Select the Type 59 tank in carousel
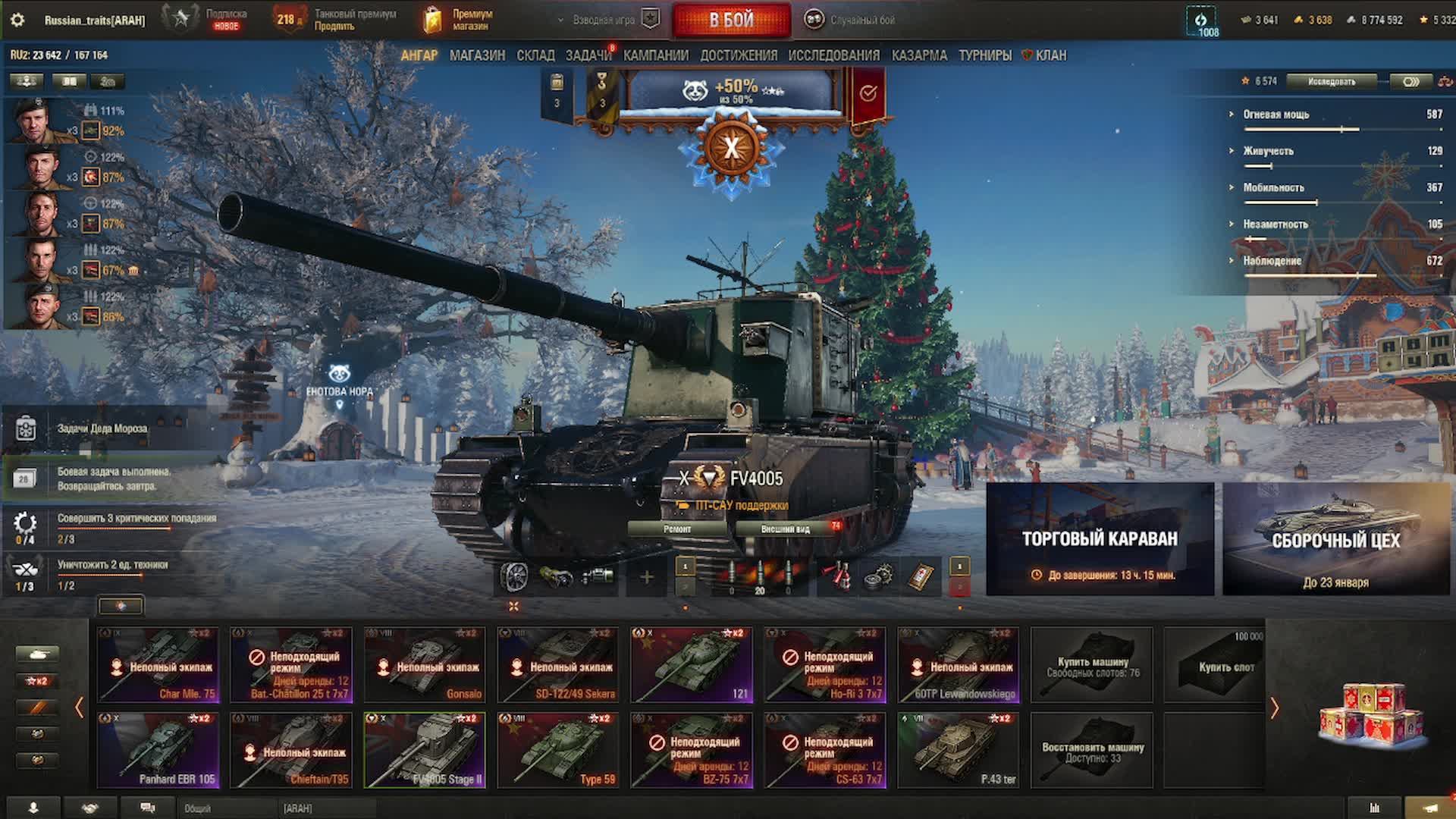 coord(558,750)
